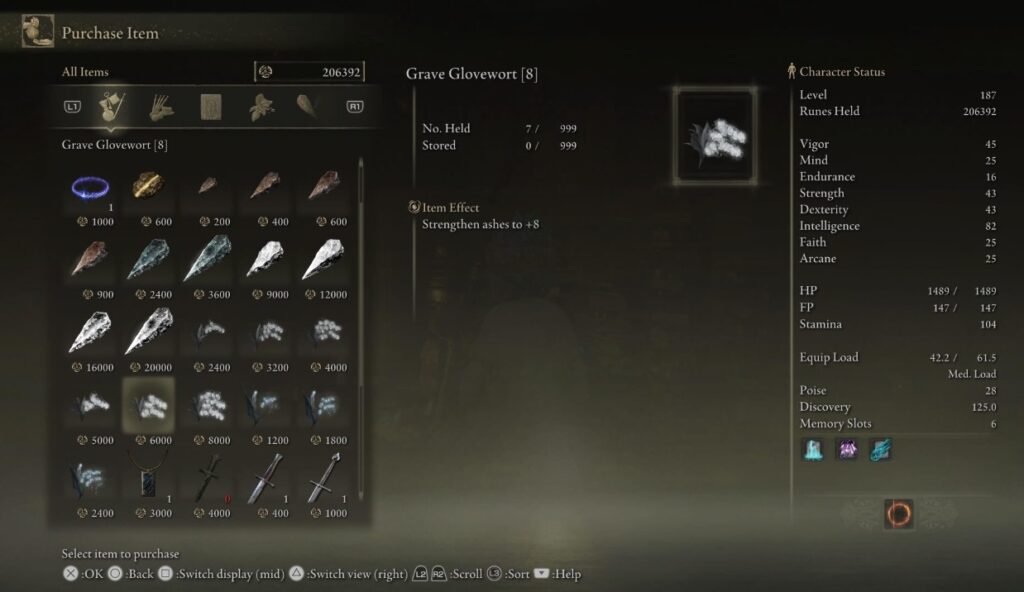This screenshot has height=592, width=1024.
Task: Pick the smithing stone priced at 200
Action: [x=206, y=187]
